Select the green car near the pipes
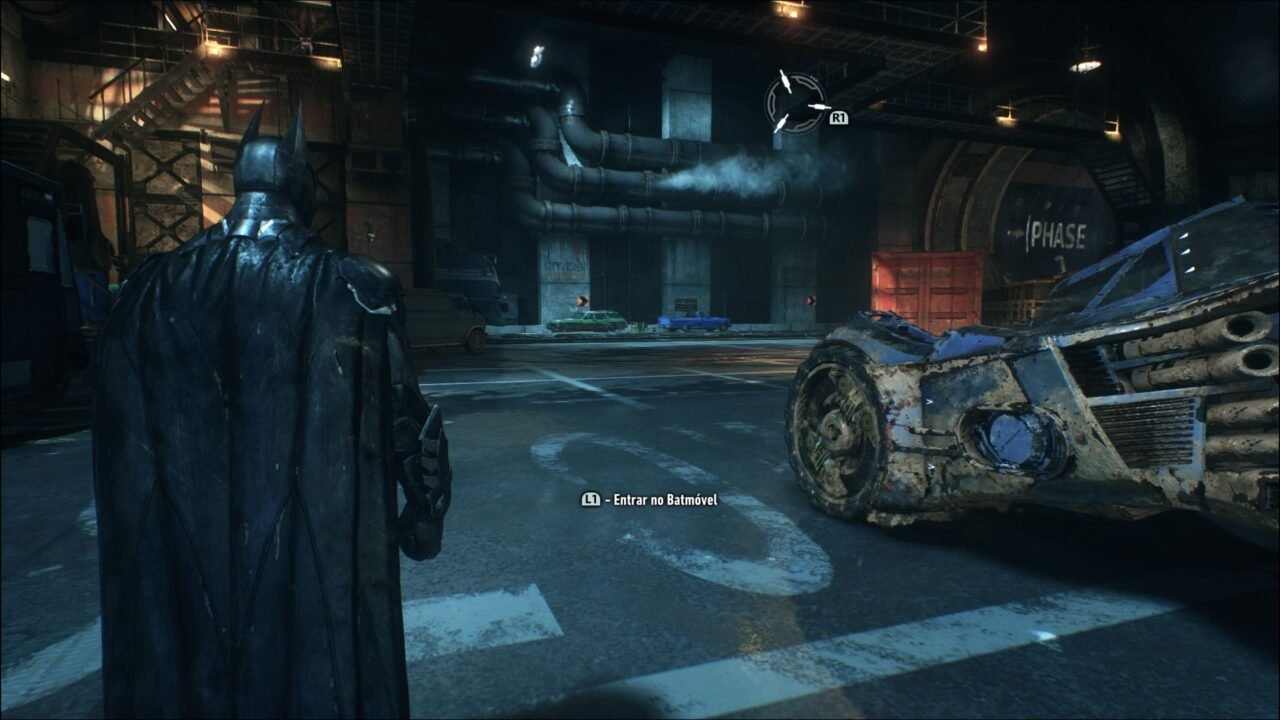 [588, 321]
